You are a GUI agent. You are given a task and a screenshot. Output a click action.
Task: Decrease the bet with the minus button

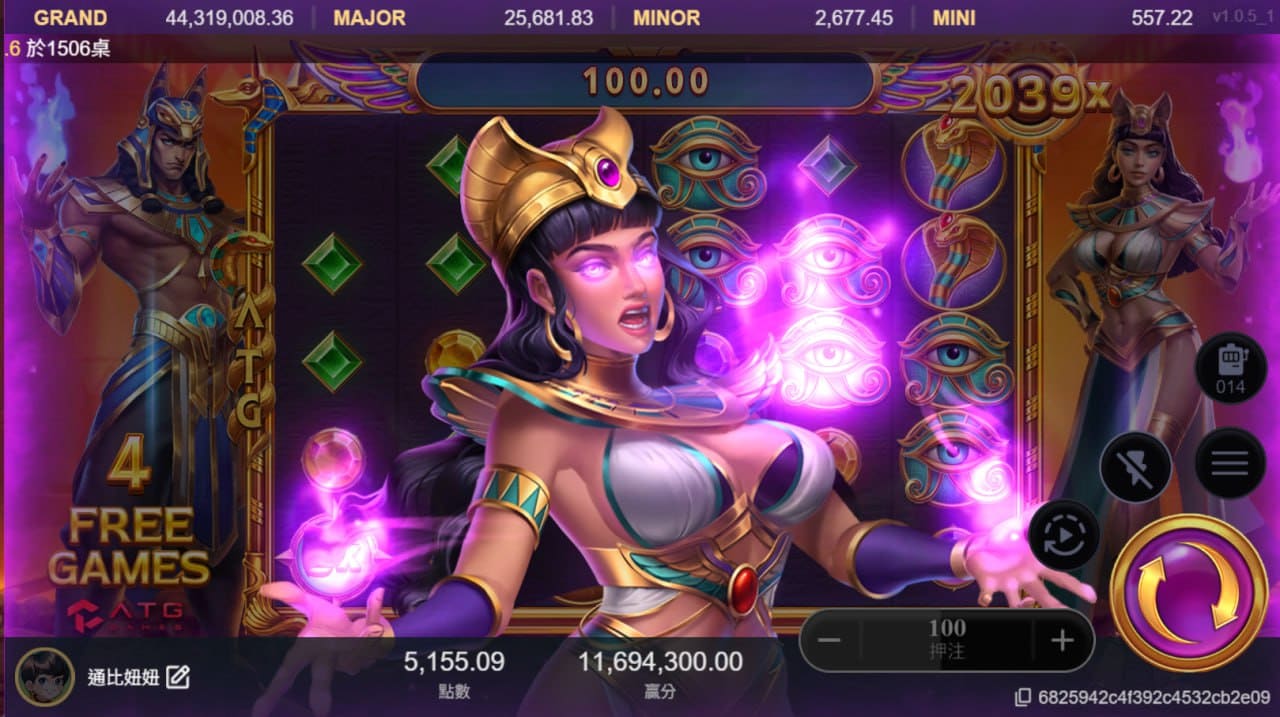coord(832,640)
